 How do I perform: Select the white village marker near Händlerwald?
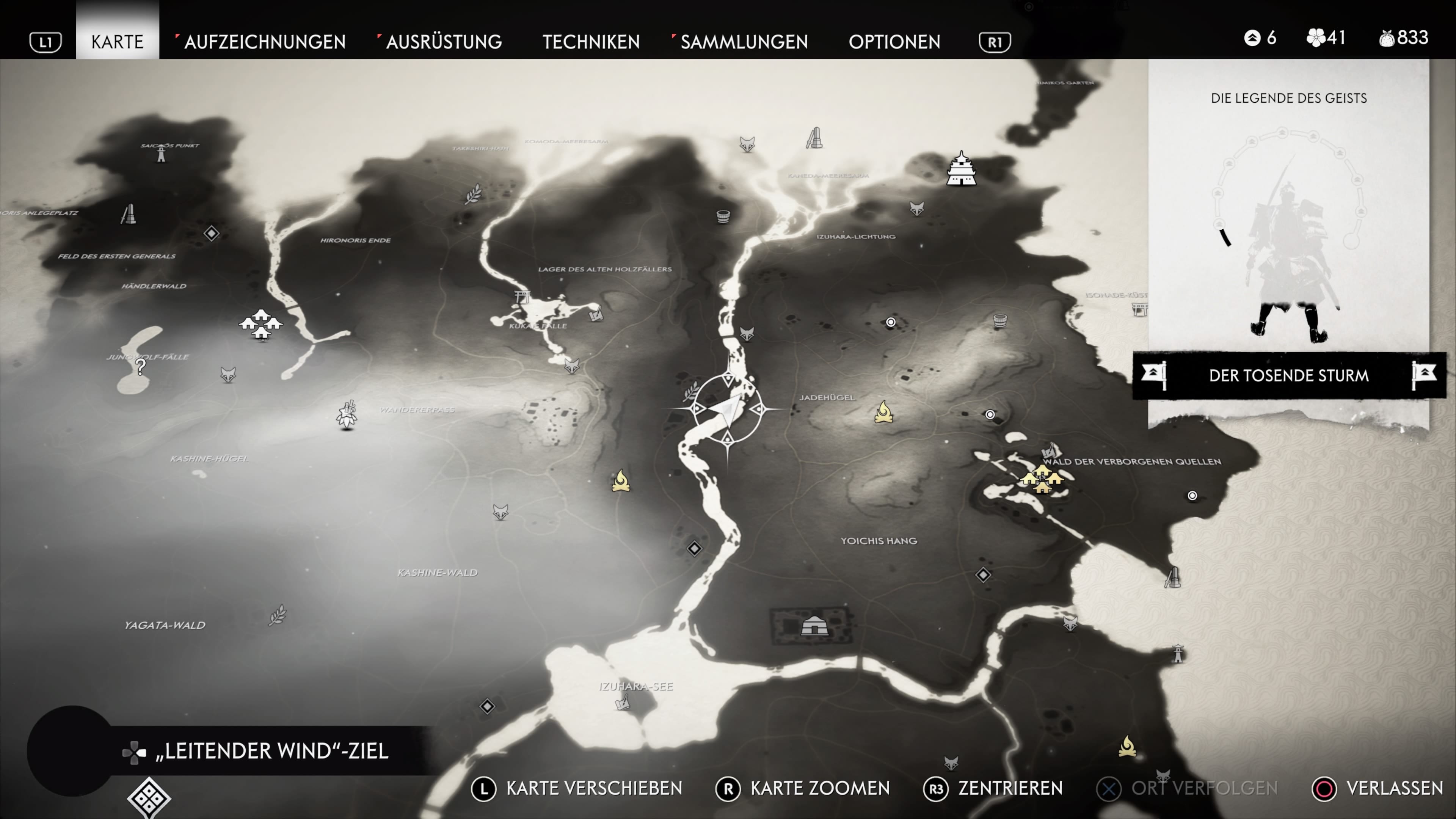click(260, 324)
